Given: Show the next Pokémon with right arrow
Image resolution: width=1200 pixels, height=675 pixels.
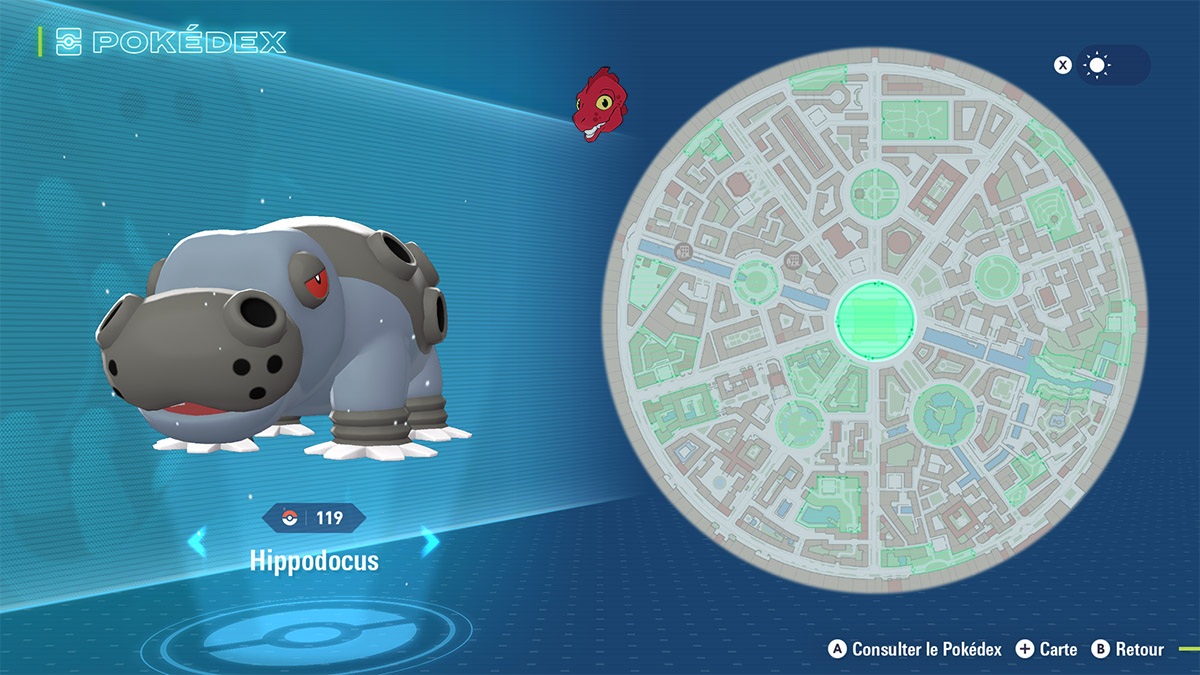Looking at the screenshot, I should [x=430, y=543].
